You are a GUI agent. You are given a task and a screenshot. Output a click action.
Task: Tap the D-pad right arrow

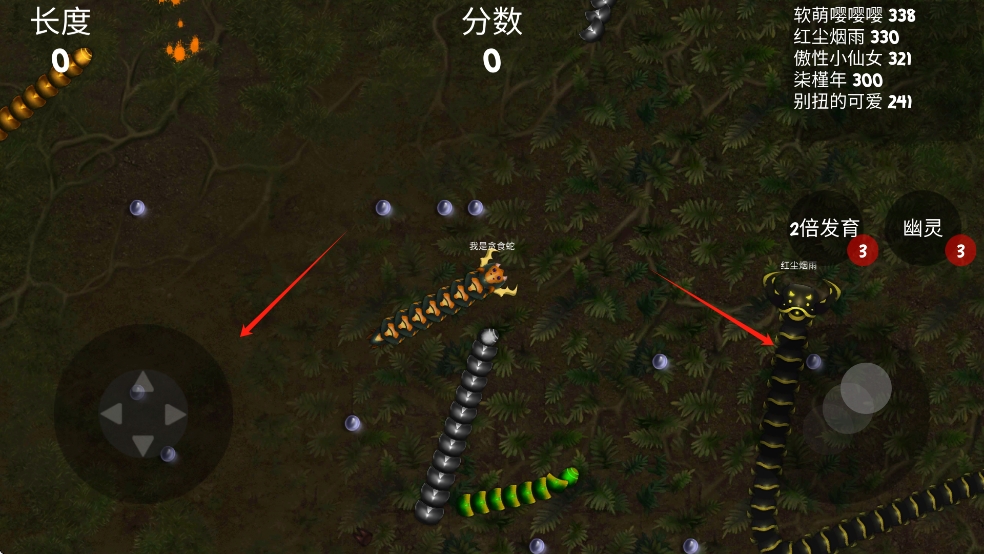pyautogui.click(x=175, y=414)
